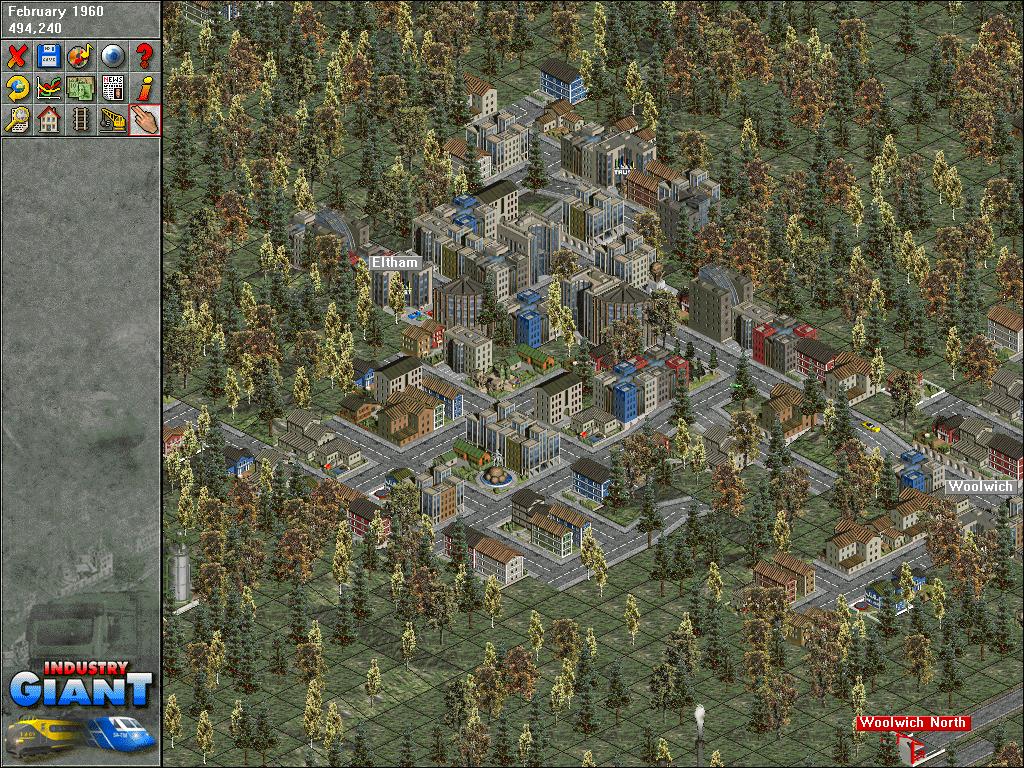1024x768 pixels.
Task: Select the magnifying glass over map icon
Action: pyautogui.click(x=17, y=120)
